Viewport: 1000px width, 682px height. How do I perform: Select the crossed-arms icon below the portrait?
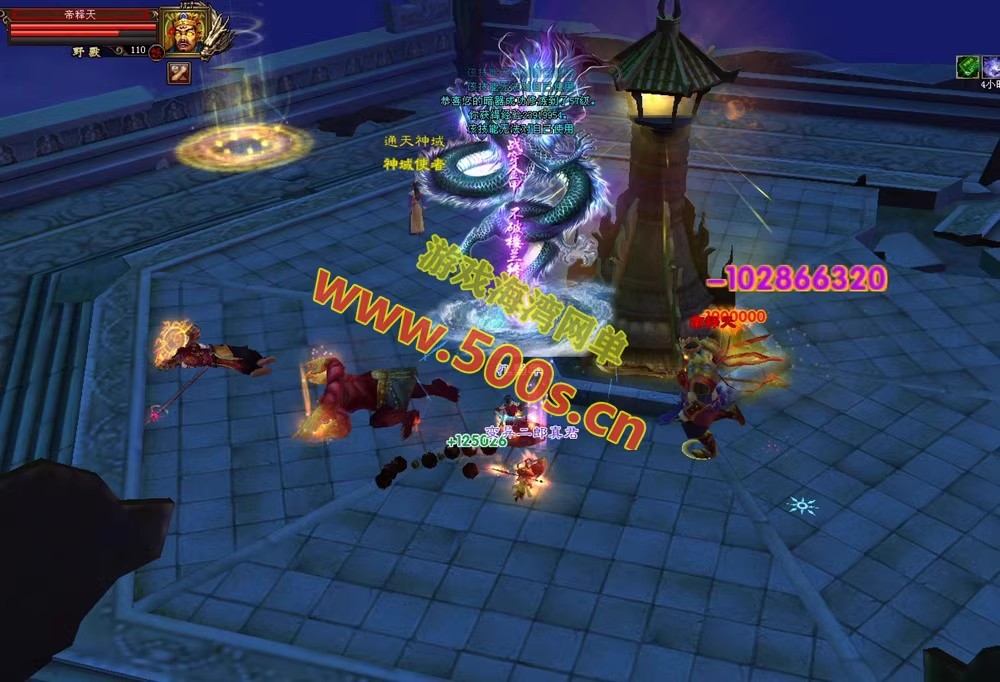coord(179,72)
